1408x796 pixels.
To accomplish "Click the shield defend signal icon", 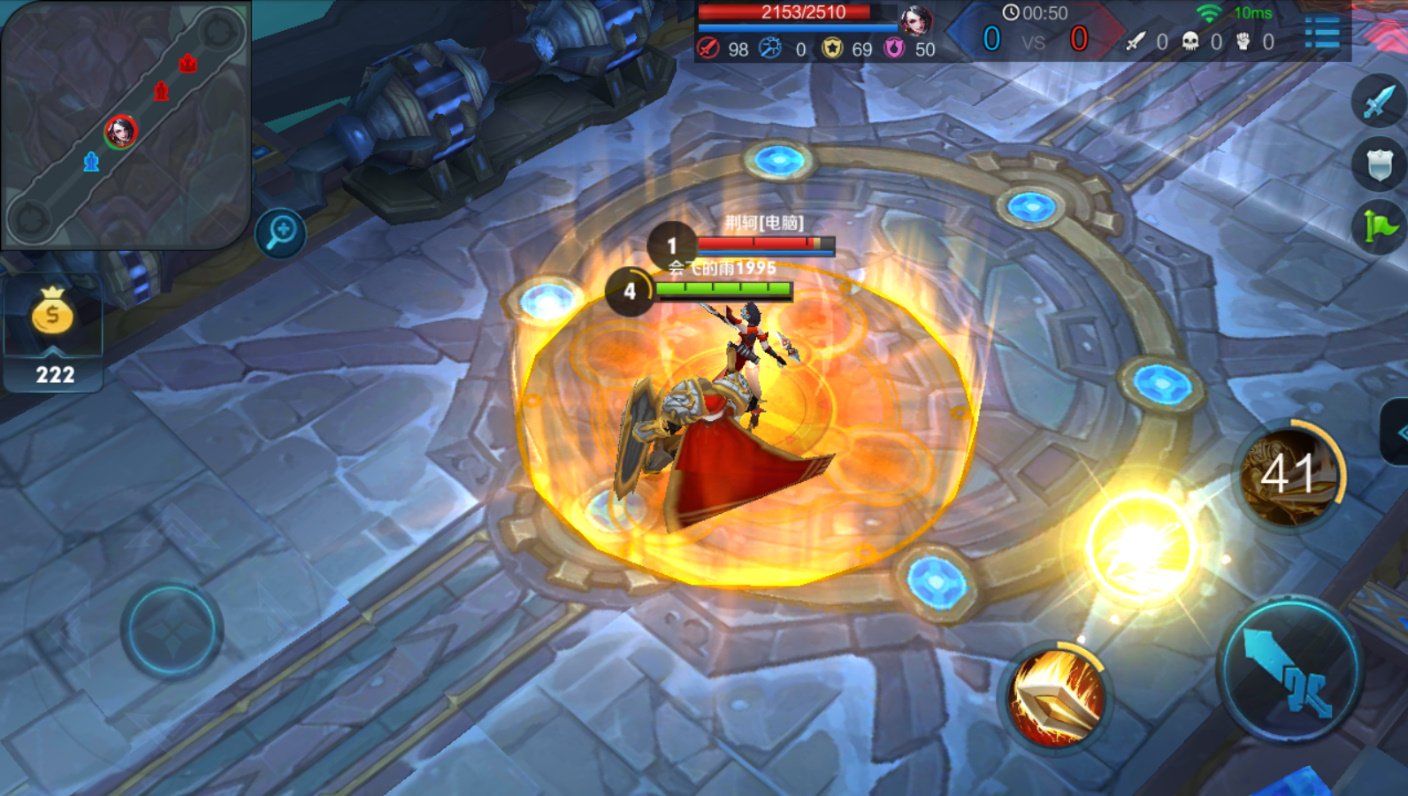I will pyautogui.click(x=1376, y=163).
